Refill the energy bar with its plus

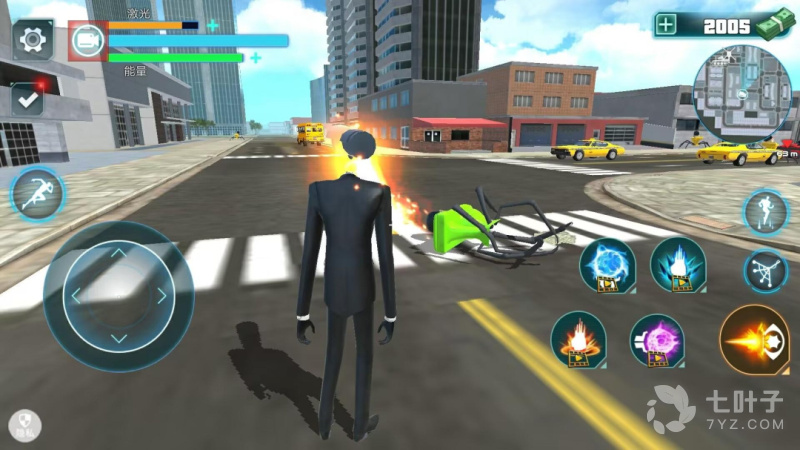point(256,57)
